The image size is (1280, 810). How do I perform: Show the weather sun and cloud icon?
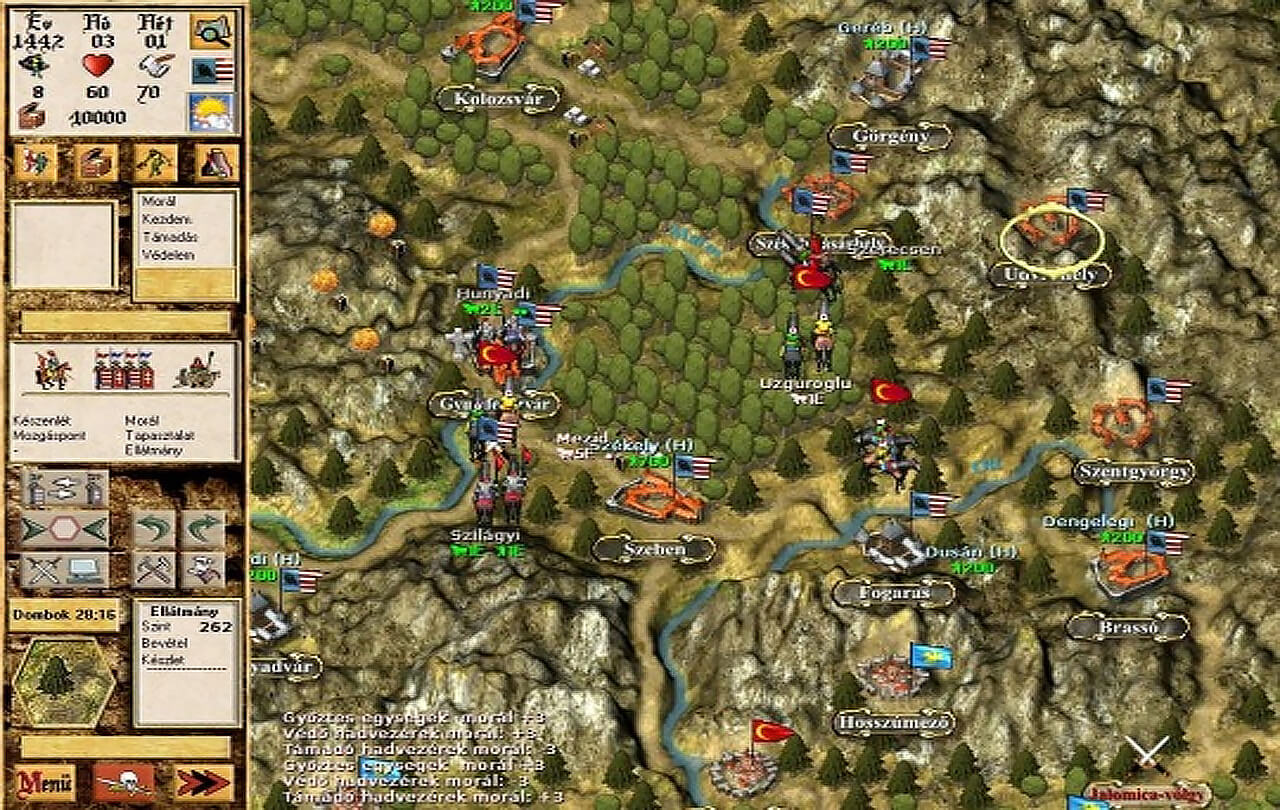click(x=211, y=112)
